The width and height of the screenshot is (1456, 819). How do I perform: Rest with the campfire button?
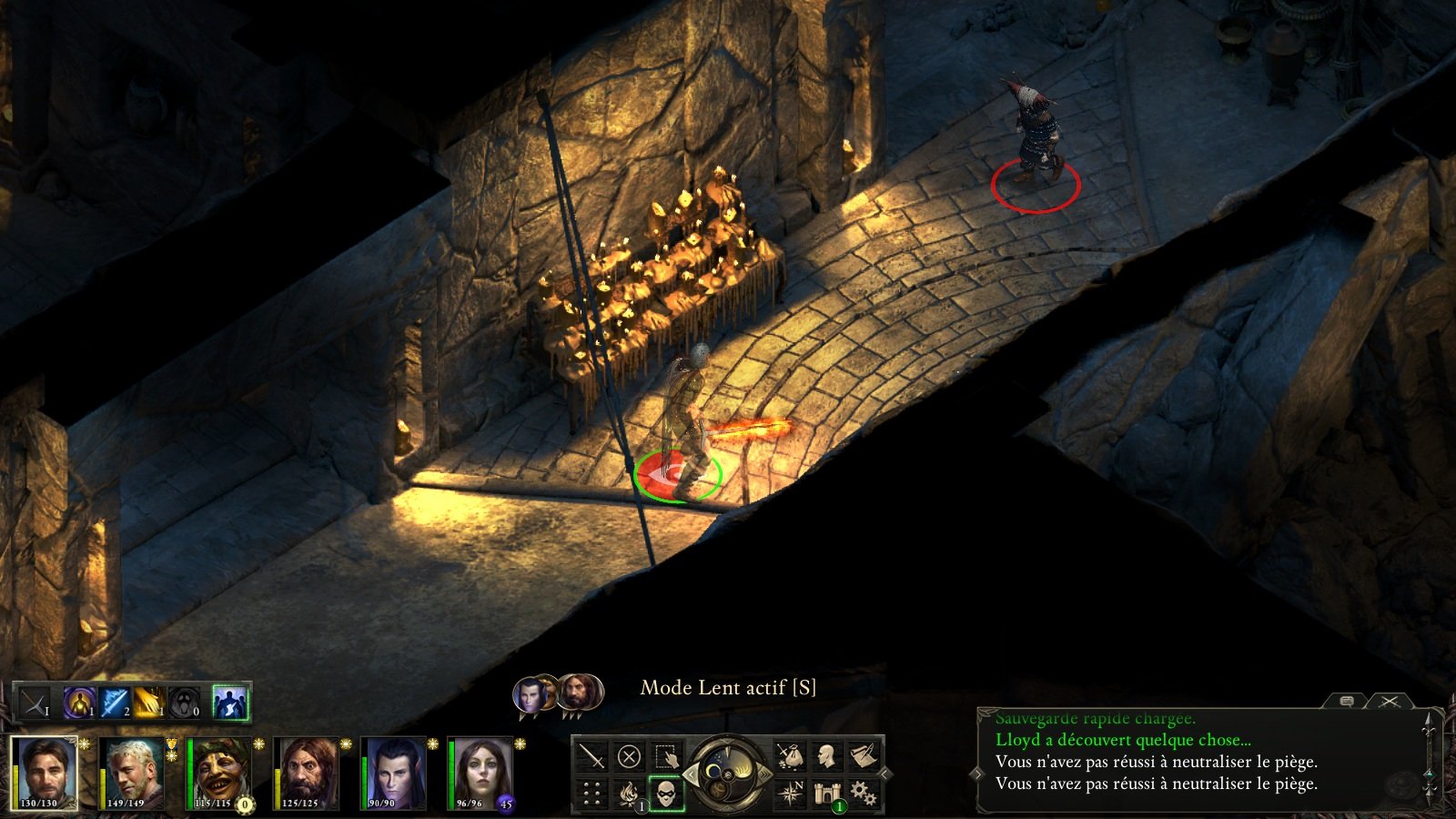[x=629, y=794]
